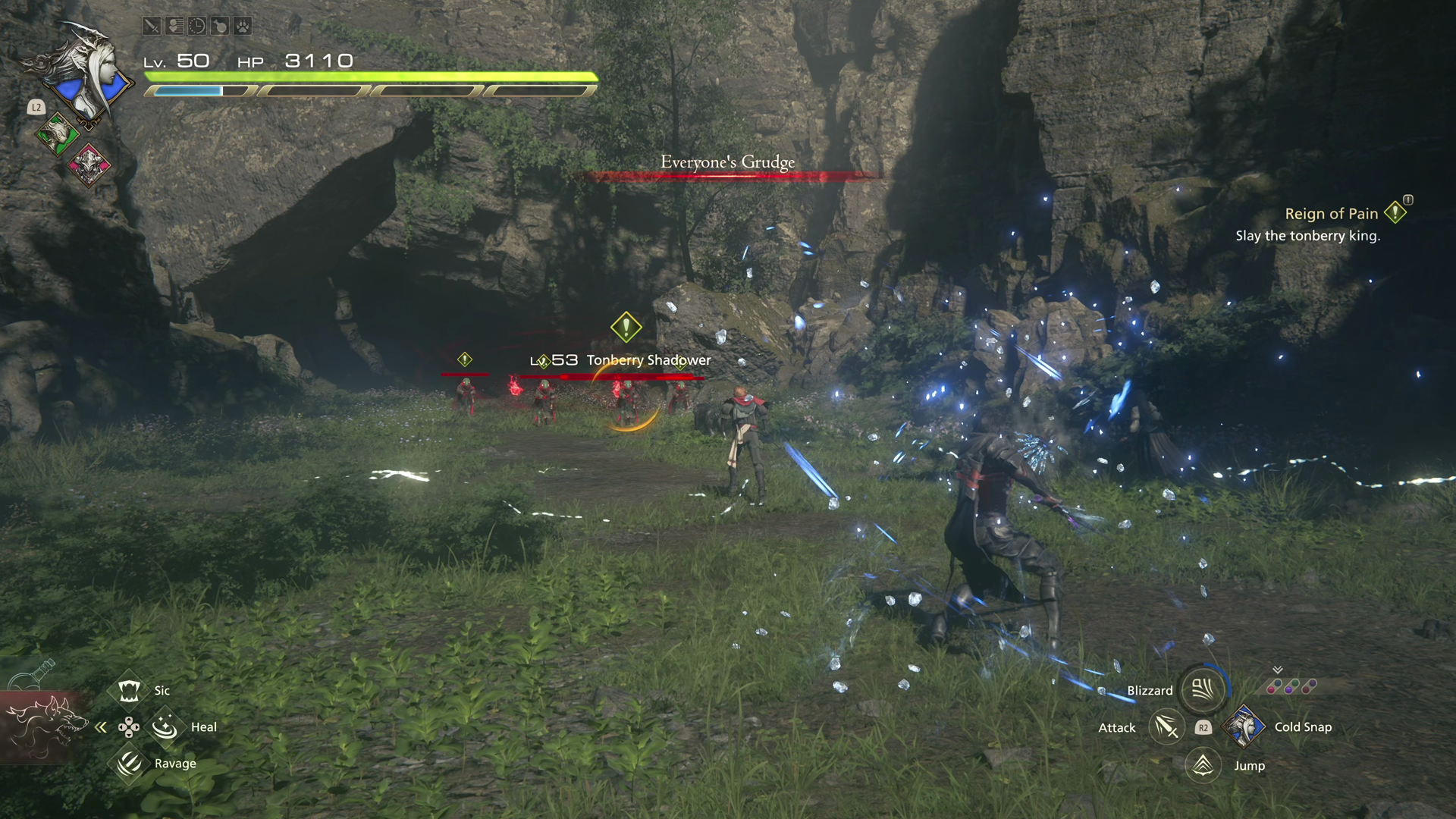Viewport: 1456px width, 819px height.
Task: Click the paw print status icon
Action: (242, 27)
